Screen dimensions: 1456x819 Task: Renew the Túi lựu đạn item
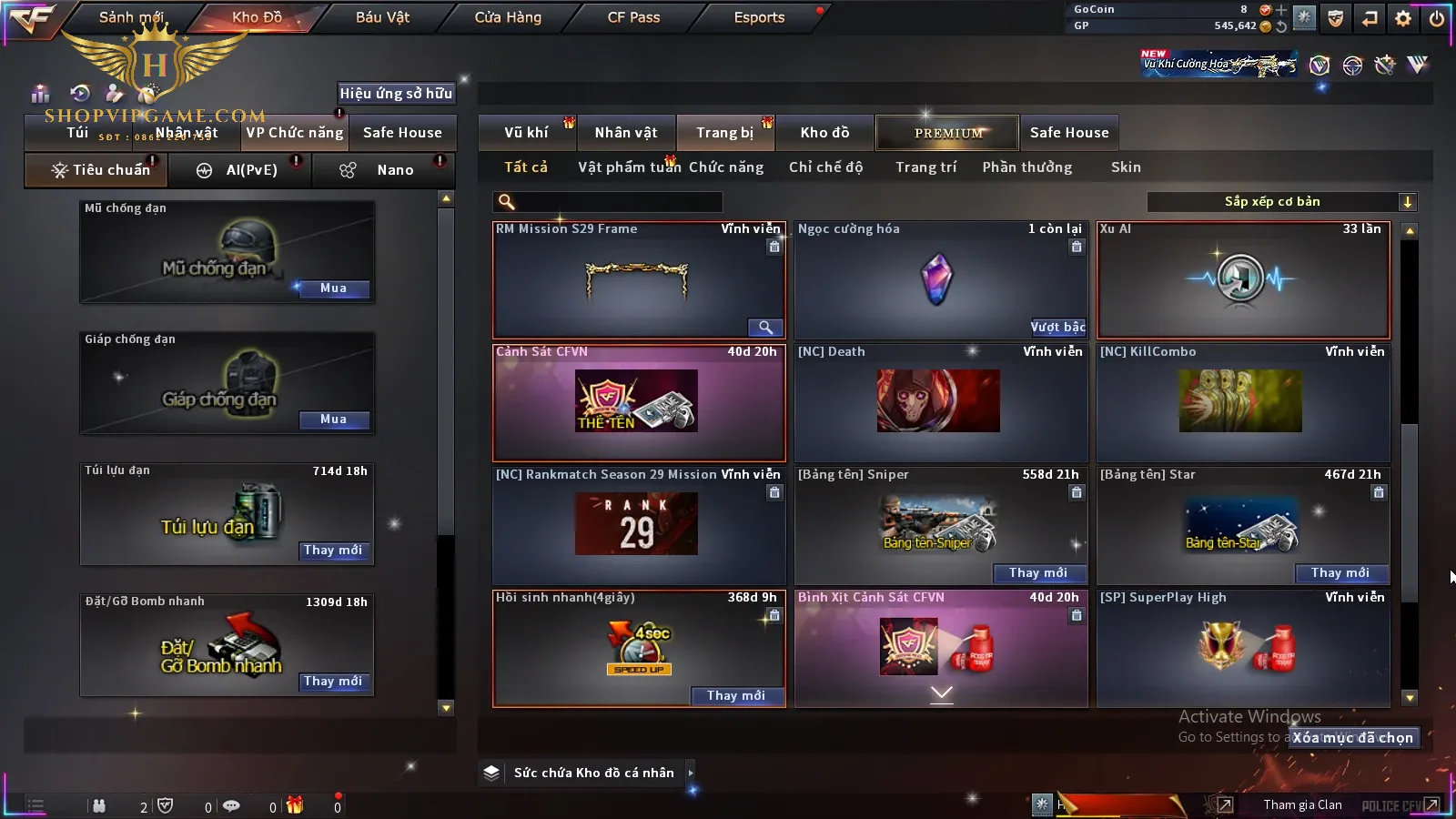click(333, 551)
